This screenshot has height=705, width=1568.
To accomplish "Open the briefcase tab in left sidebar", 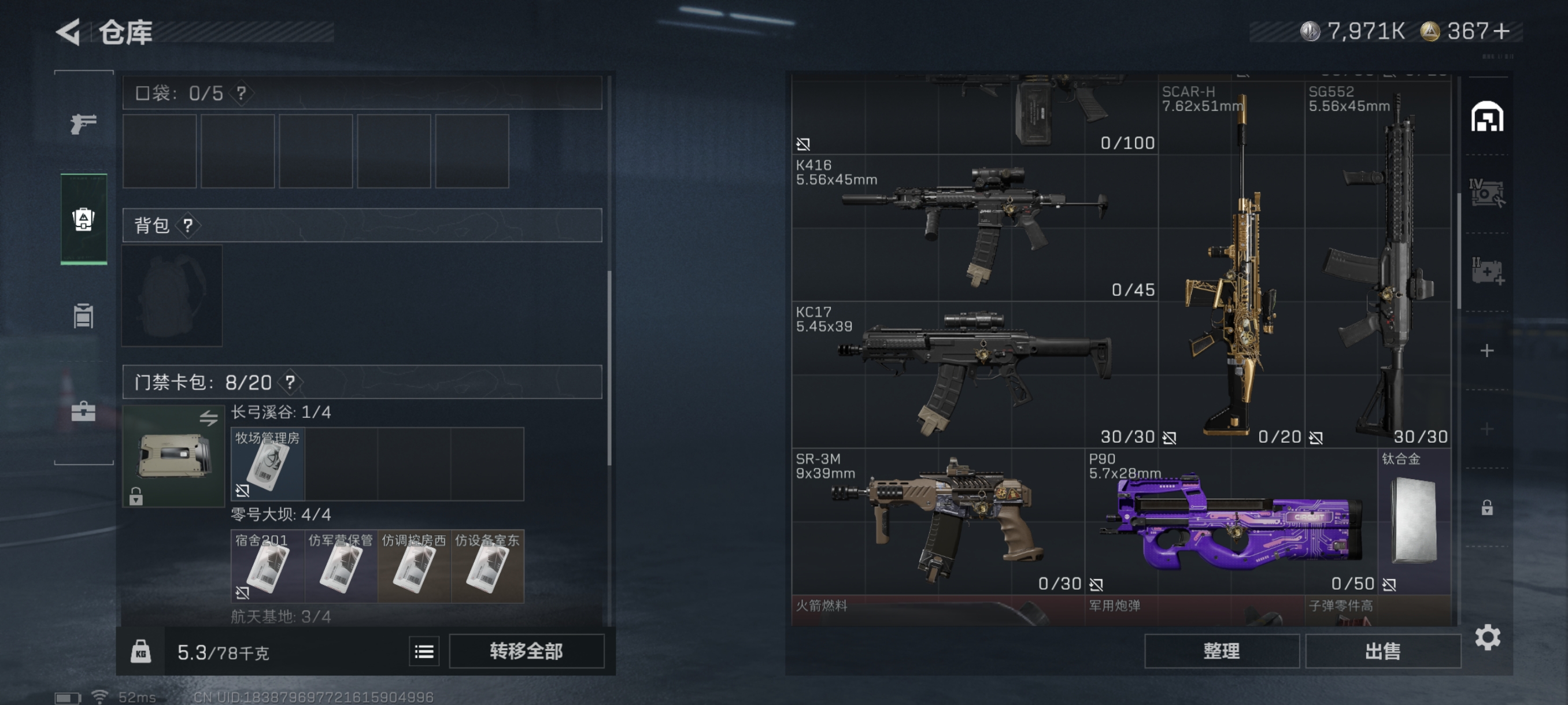I will coord(83,411).
